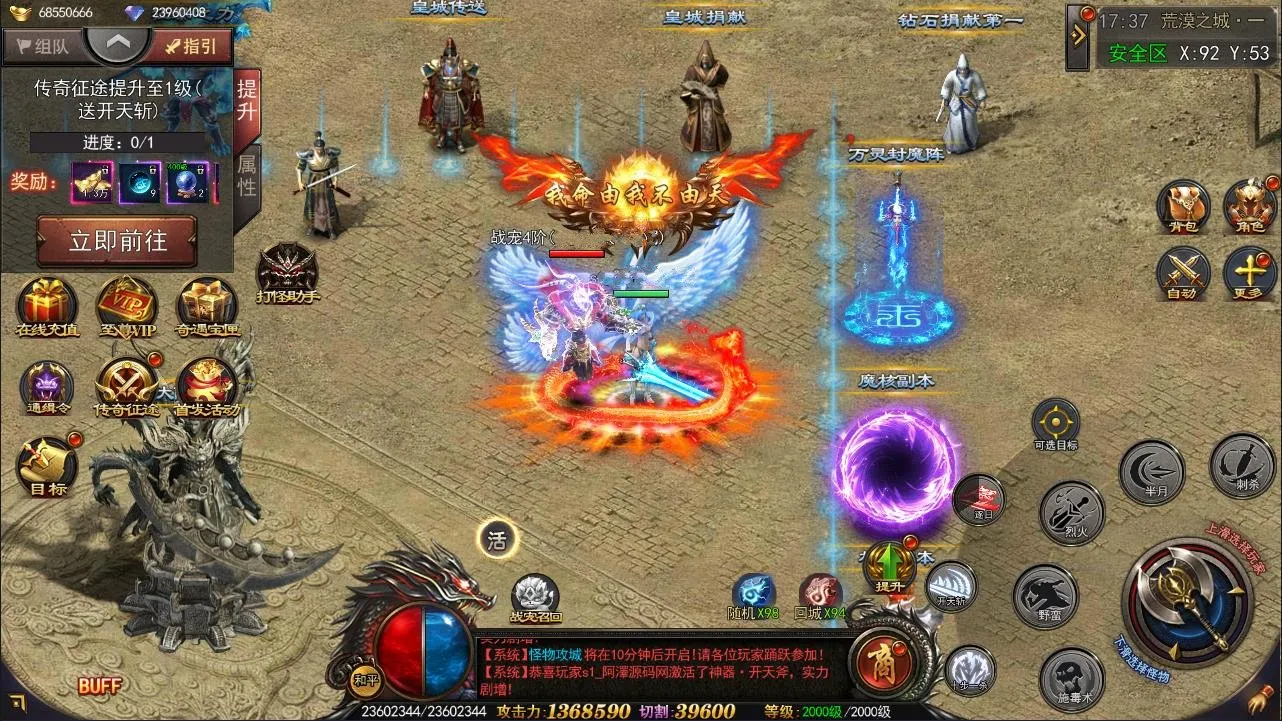Tap the 立即前往 go-now button
1282x721 pixels.
117,241
